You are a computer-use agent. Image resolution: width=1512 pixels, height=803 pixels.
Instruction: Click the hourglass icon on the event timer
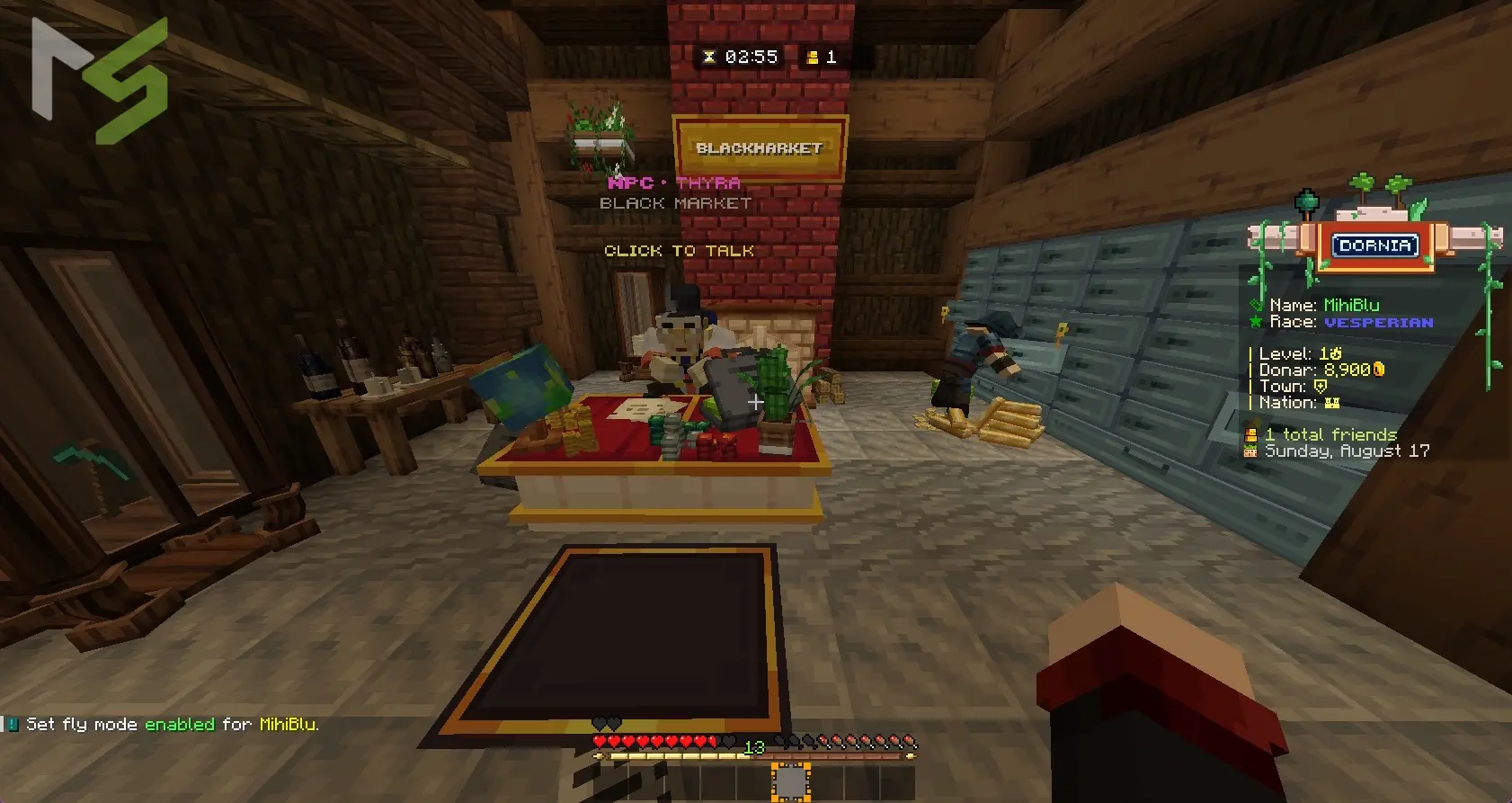(709, 57)
